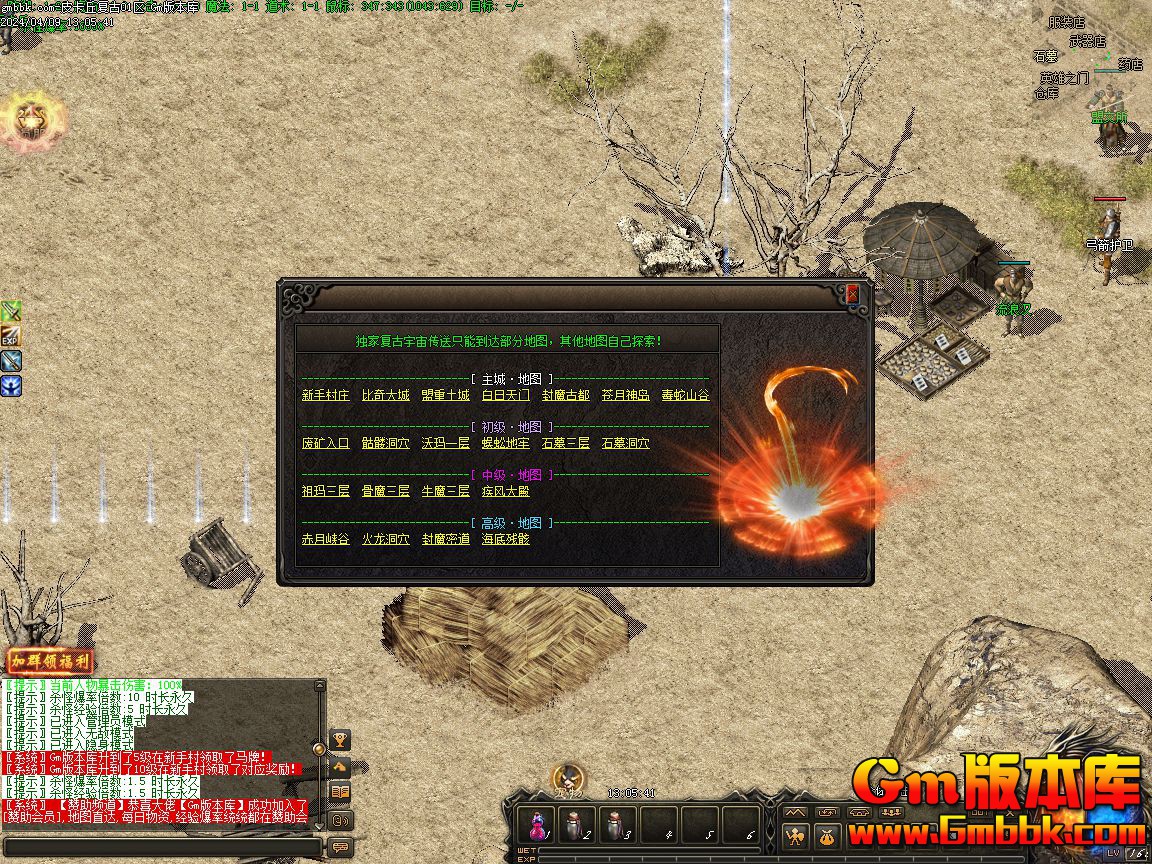Go to 赤月峡谷
Viewport: 1152px width, 864px height.
click(x=326, y=539)
